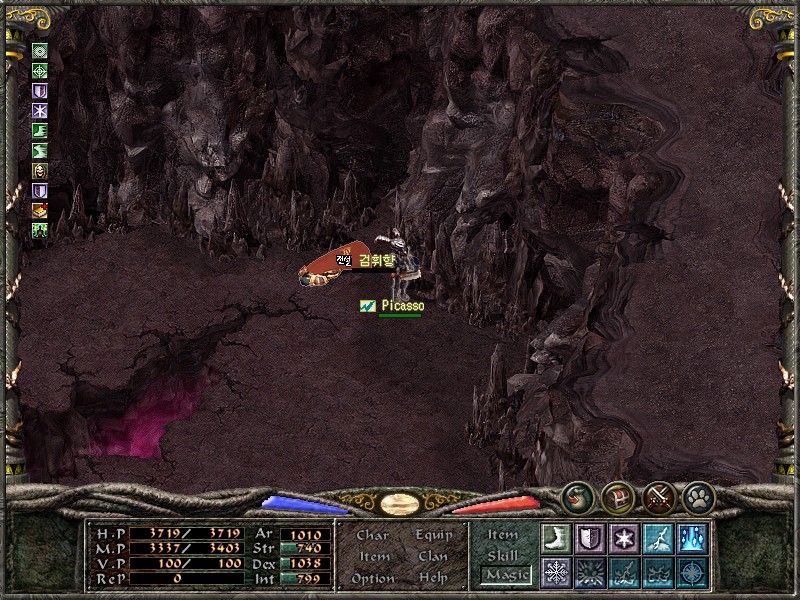Open the Char menu
The image size is (800, 600).
(372, 535)
